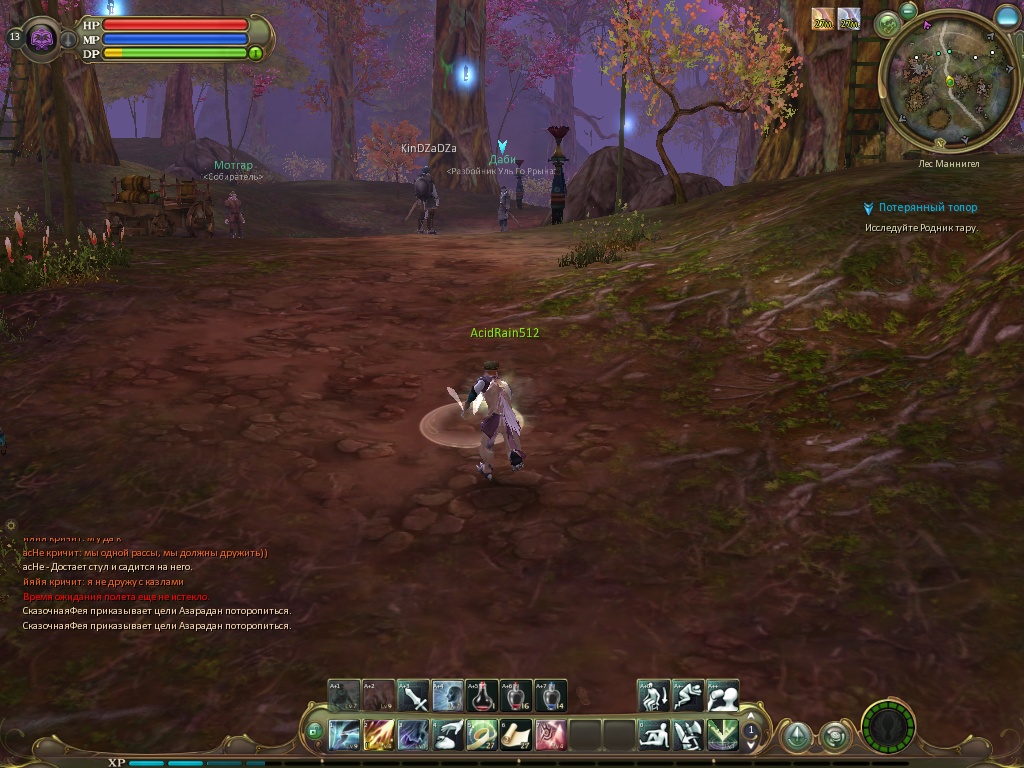Select the Потерянный топор quest tracker entry
The width and height of the screenshot is (1024, 768).
click(x=927, y=208)
